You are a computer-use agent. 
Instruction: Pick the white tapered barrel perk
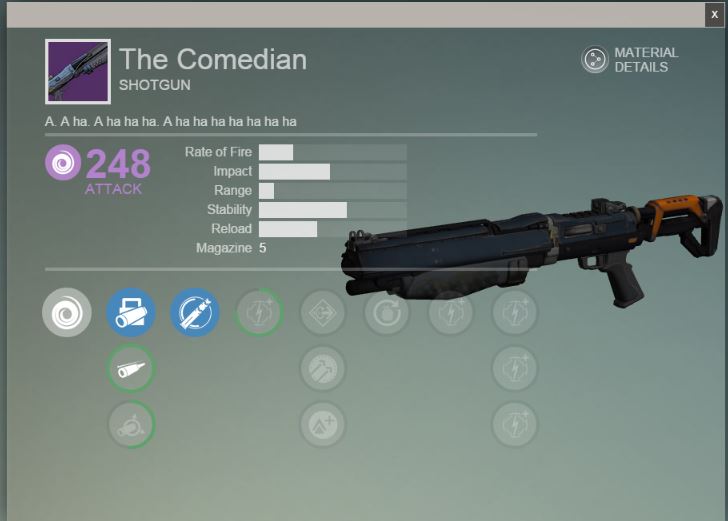click(x=131, y=369)
